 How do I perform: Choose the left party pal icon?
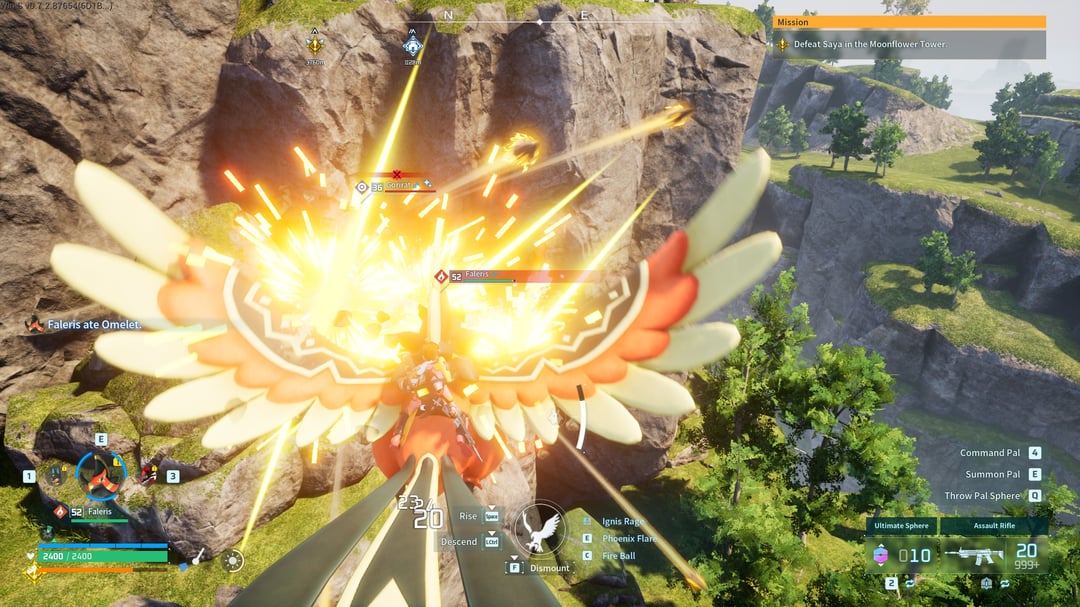coord(54,475)
